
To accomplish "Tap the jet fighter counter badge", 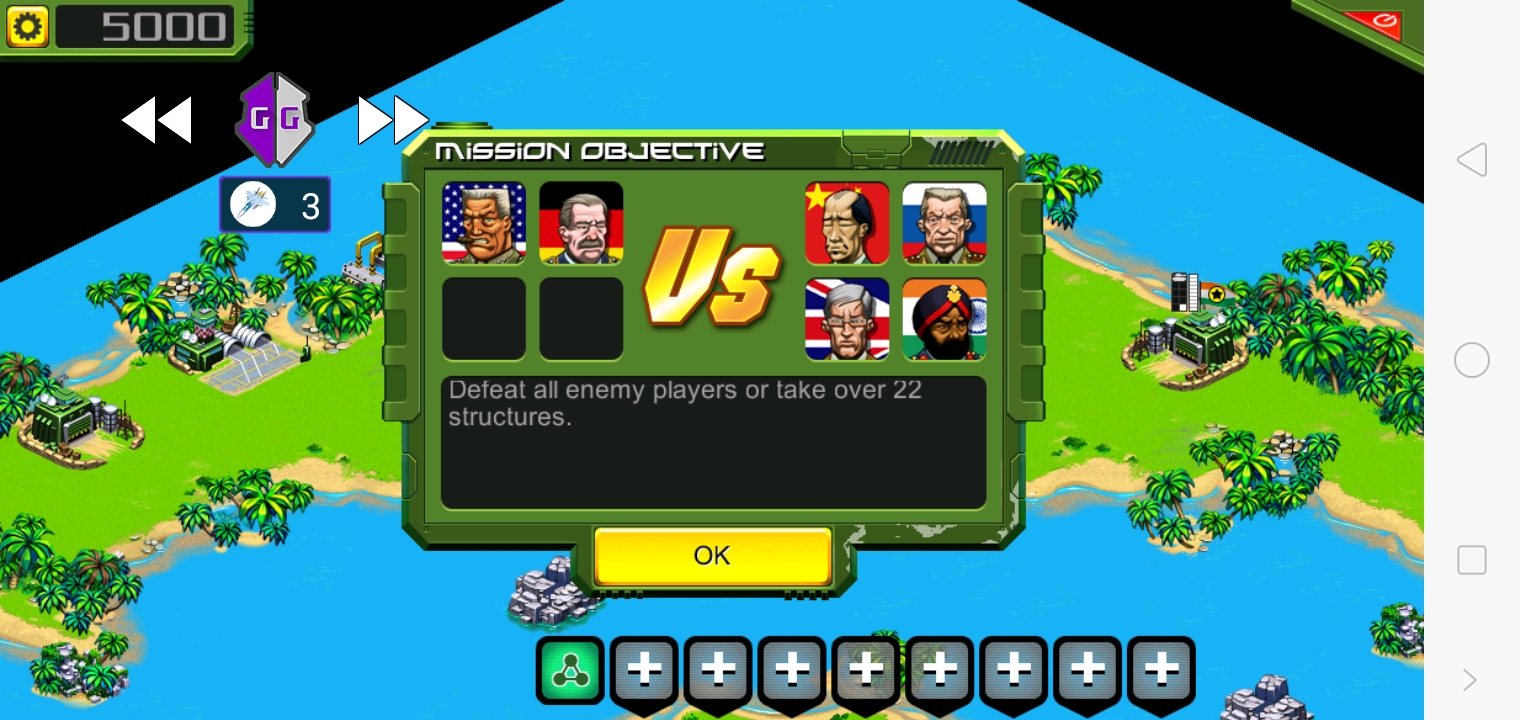I will pyautogui.click(x=275, y=205).
